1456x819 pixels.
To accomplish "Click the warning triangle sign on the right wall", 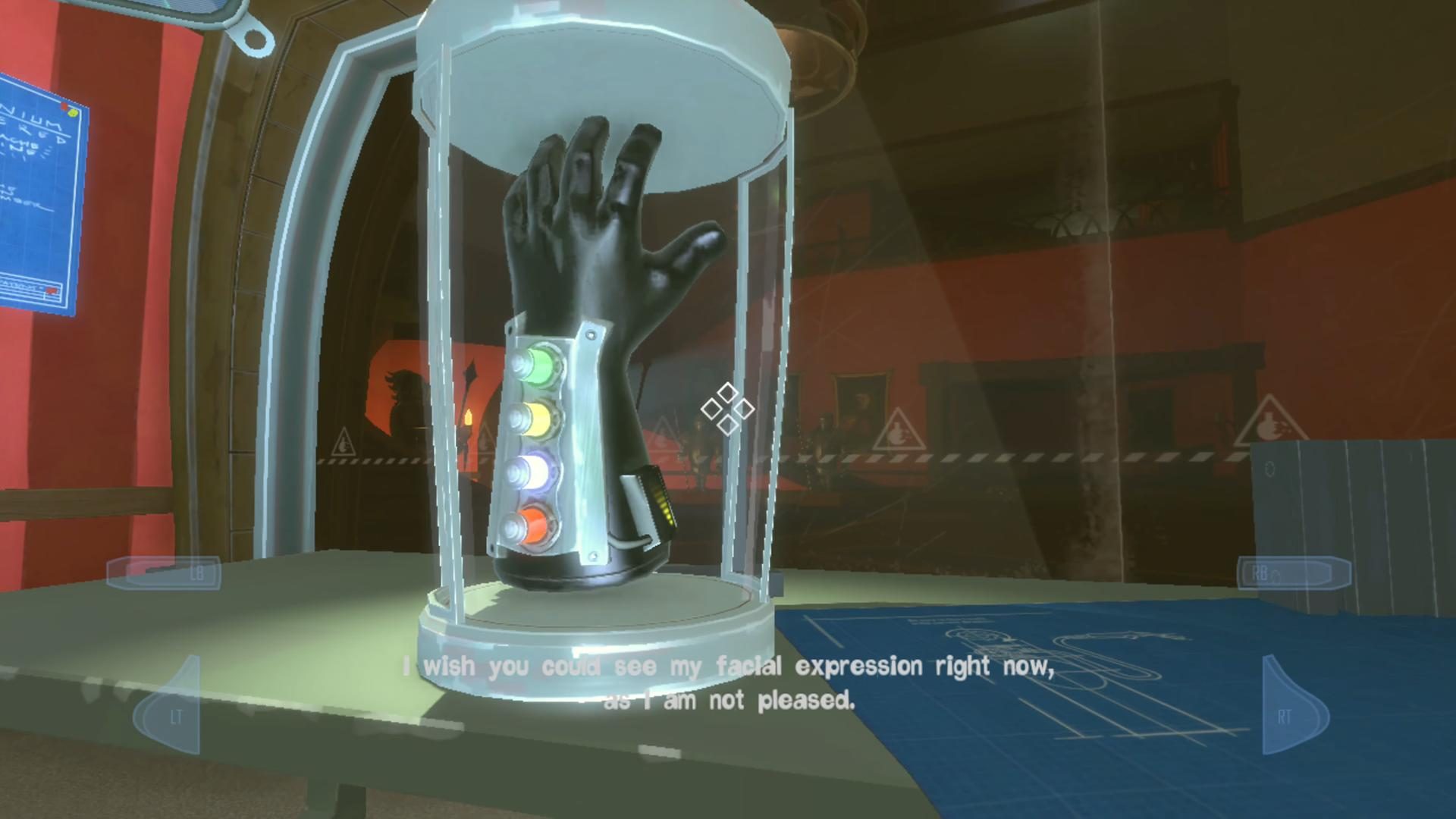I will (1271, 422).
